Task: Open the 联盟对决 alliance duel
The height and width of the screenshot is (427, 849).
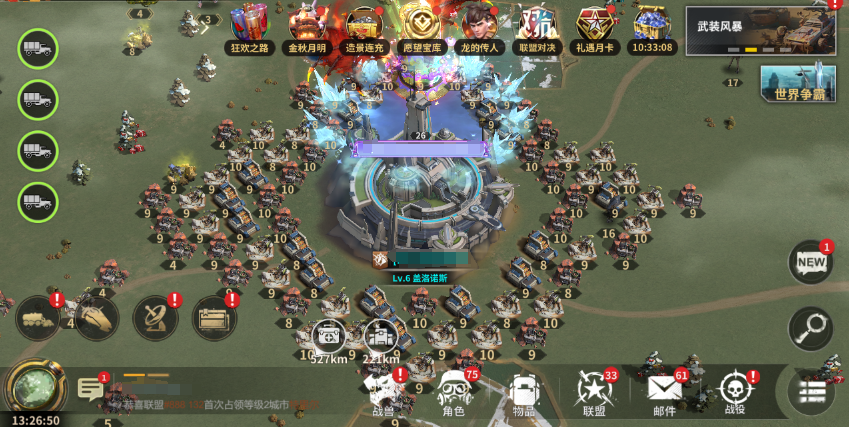Action: (x=538, y=26)
